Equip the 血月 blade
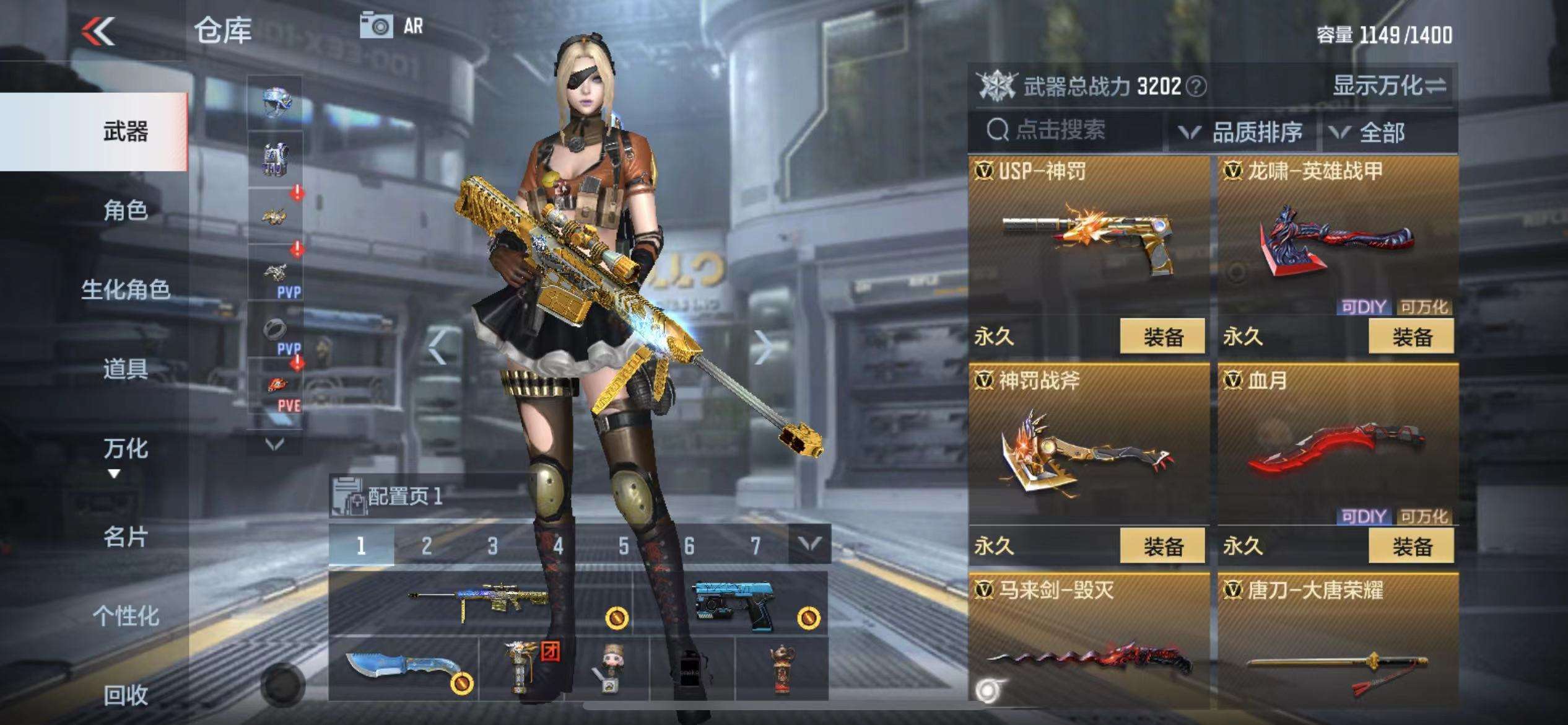Image resolution: width=1568 pixels, height=725 pixels. (x=1411, y=547)
